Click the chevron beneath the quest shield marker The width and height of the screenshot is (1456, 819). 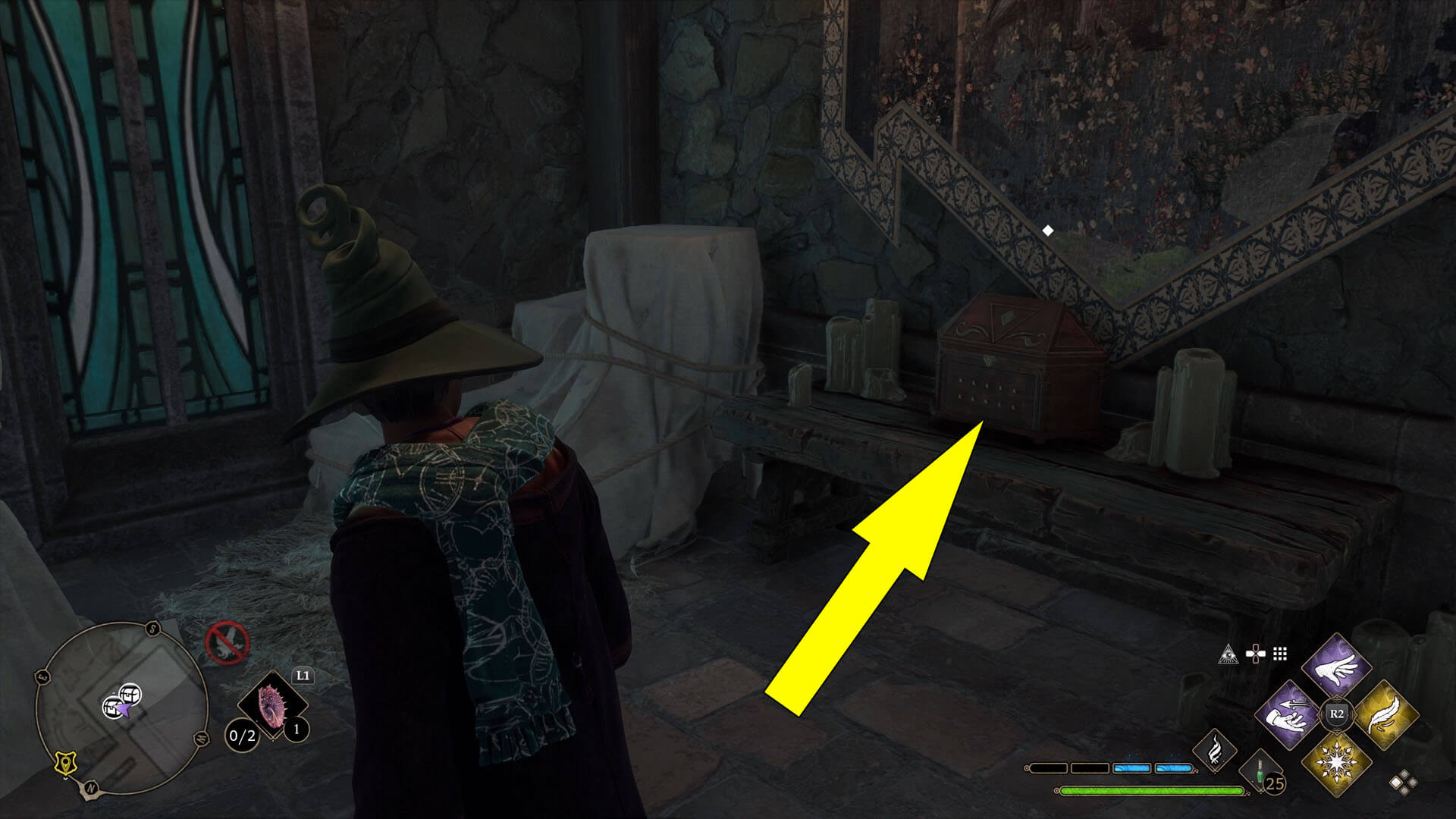pyautogui.click(x=66, y=778)
